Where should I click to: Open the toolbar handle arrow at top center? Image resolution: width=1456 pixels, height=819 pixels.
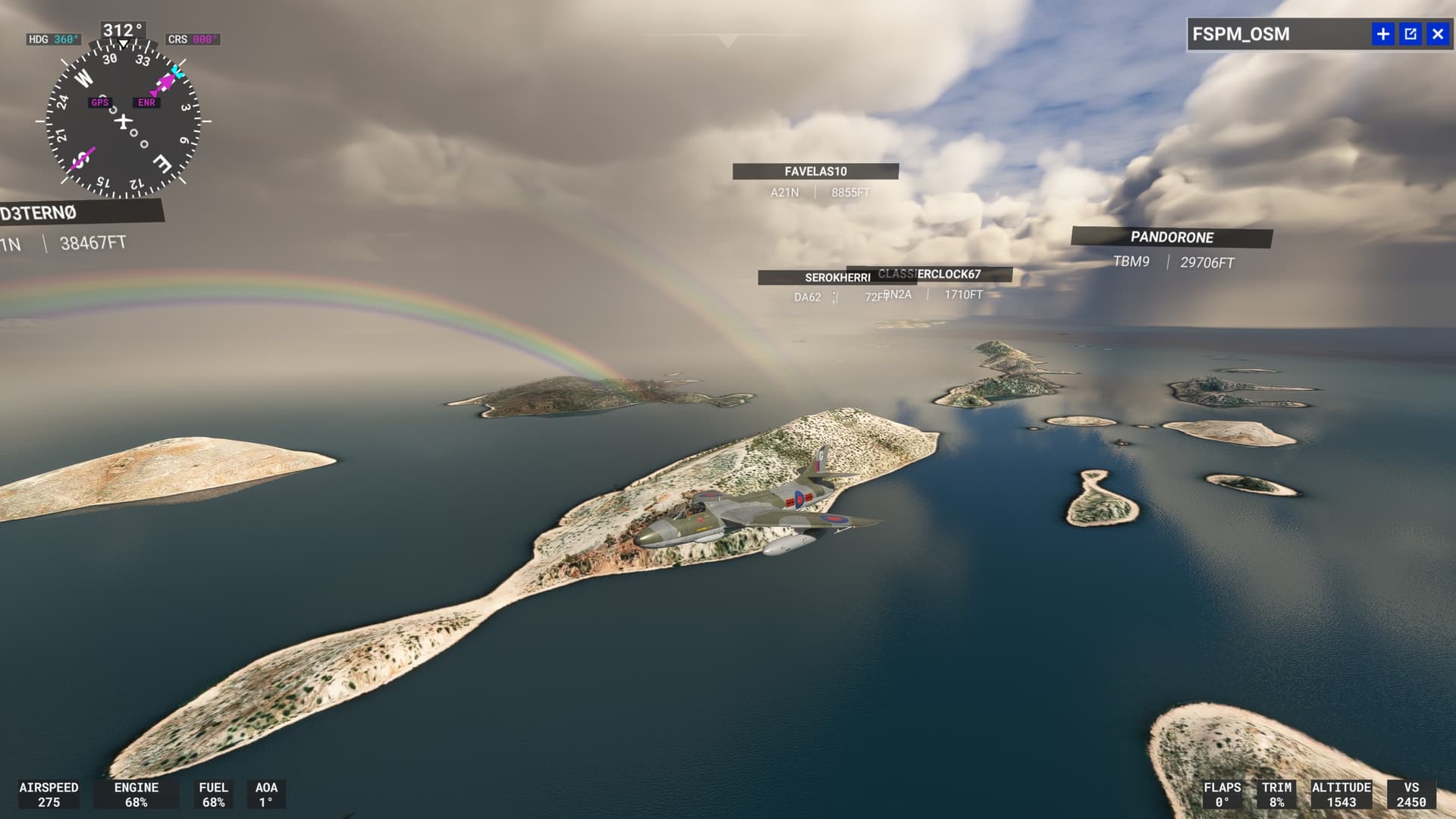[x=727, y=41]
